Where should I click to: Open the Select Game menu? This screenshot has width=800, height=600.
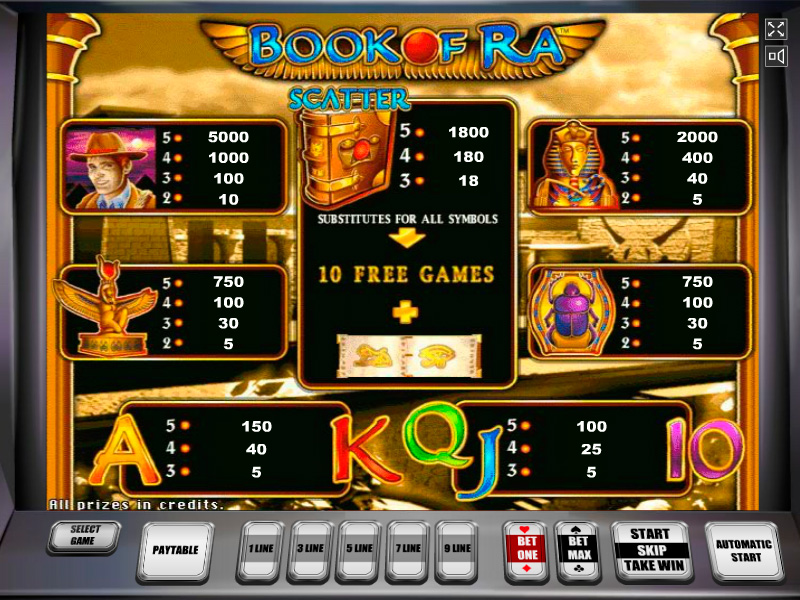coord(84,536)
